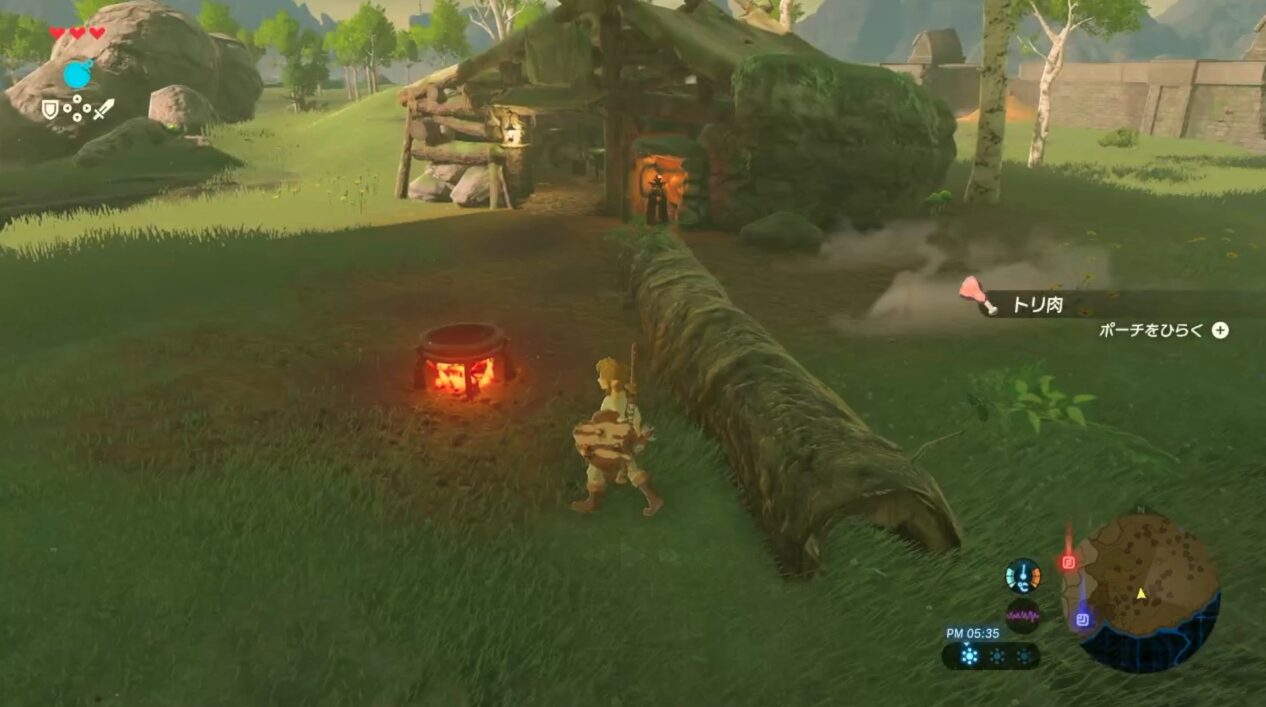
Task: Click the yellow player arrow on minimap
Action: (1141, 593)
